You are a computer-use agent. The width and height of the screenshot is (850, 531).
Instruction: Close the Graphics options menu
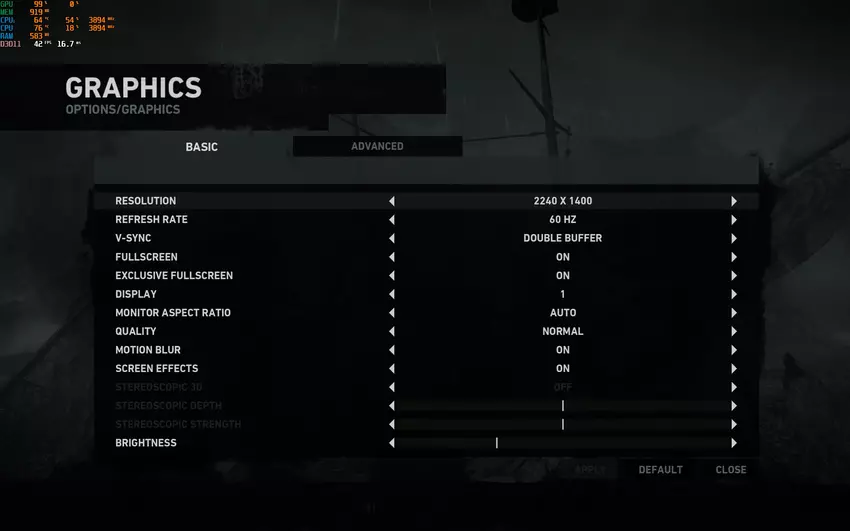pyautogui.click(x=731, y=470)
